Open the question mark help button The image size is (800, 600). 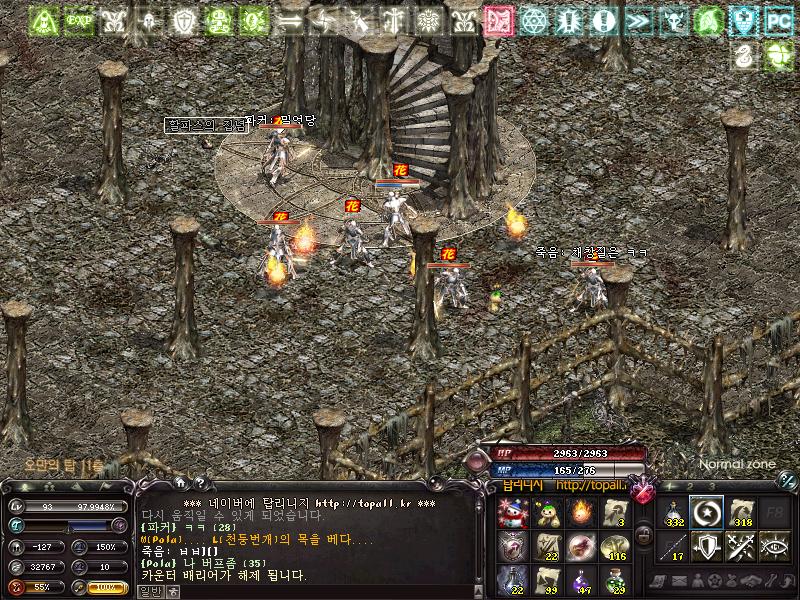point(199,483)
